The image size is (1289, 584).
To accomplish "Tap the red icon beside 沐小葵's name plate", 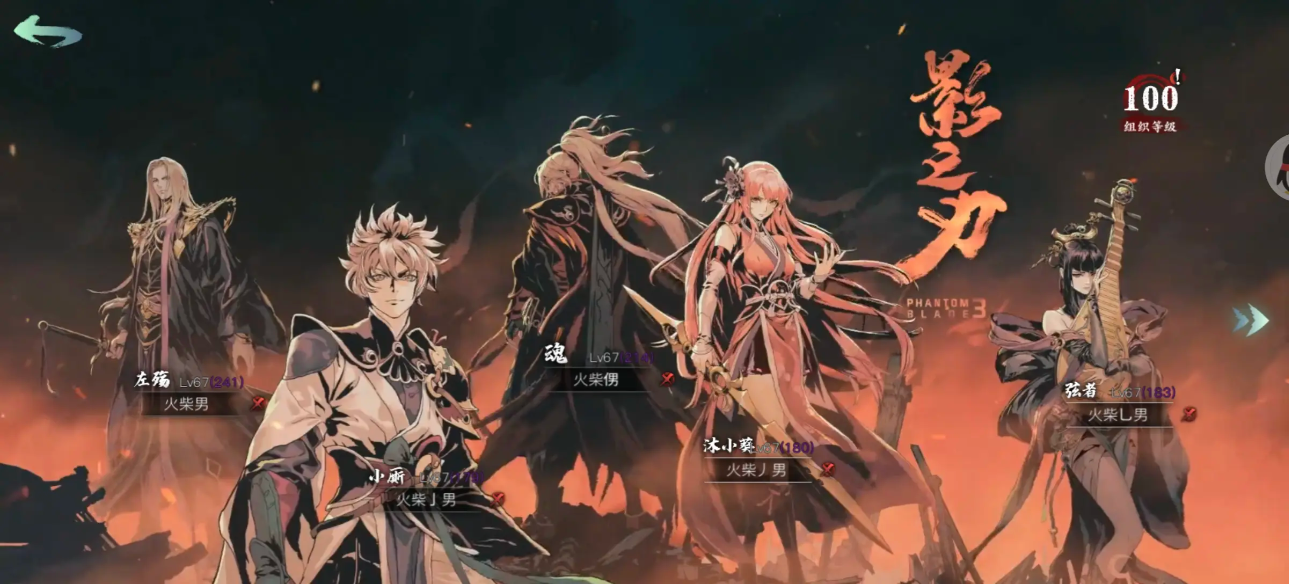I will pos(827,468).
